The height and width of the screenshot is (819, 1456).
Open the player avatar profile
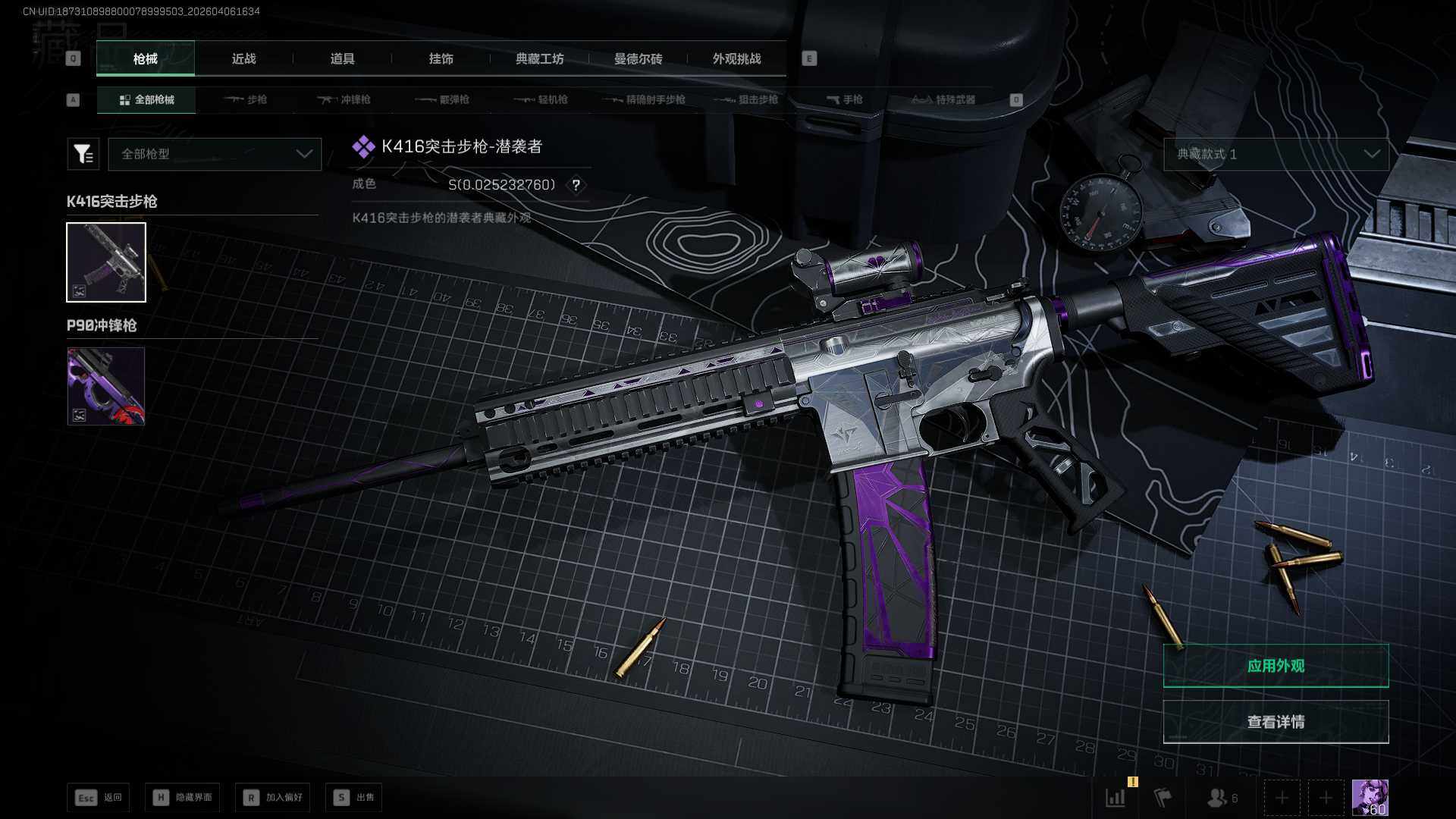(x=1370, y=797)
